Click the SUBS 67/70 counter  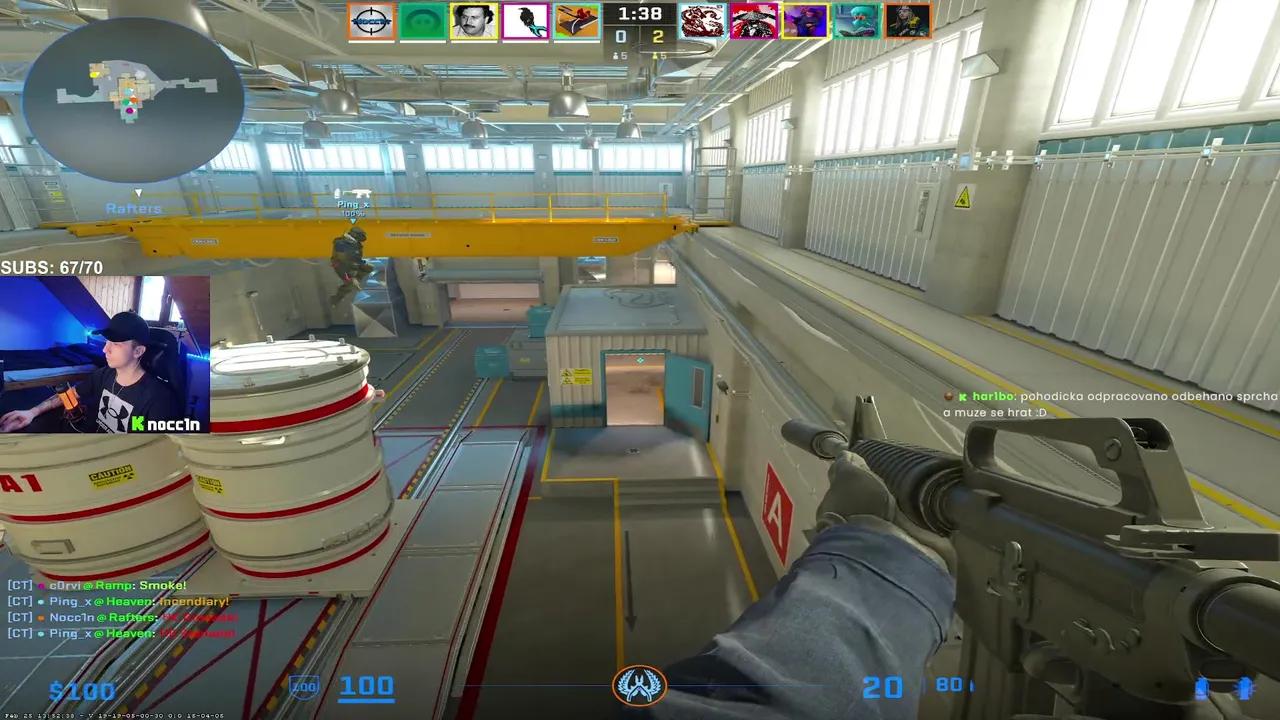[52, 267]
